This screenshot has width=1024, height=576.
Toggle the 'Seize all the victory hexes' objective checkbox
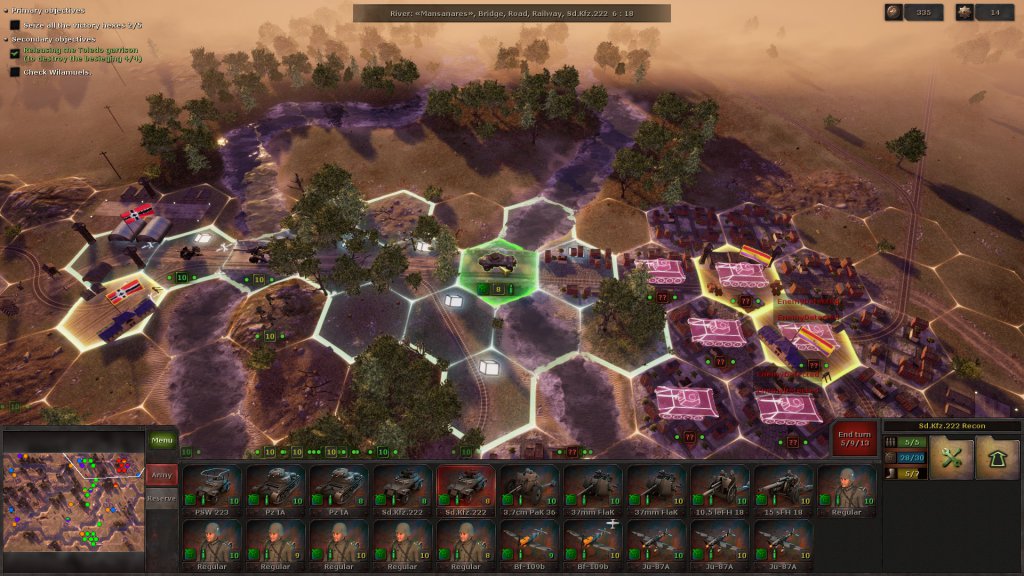tap(15, 25)
